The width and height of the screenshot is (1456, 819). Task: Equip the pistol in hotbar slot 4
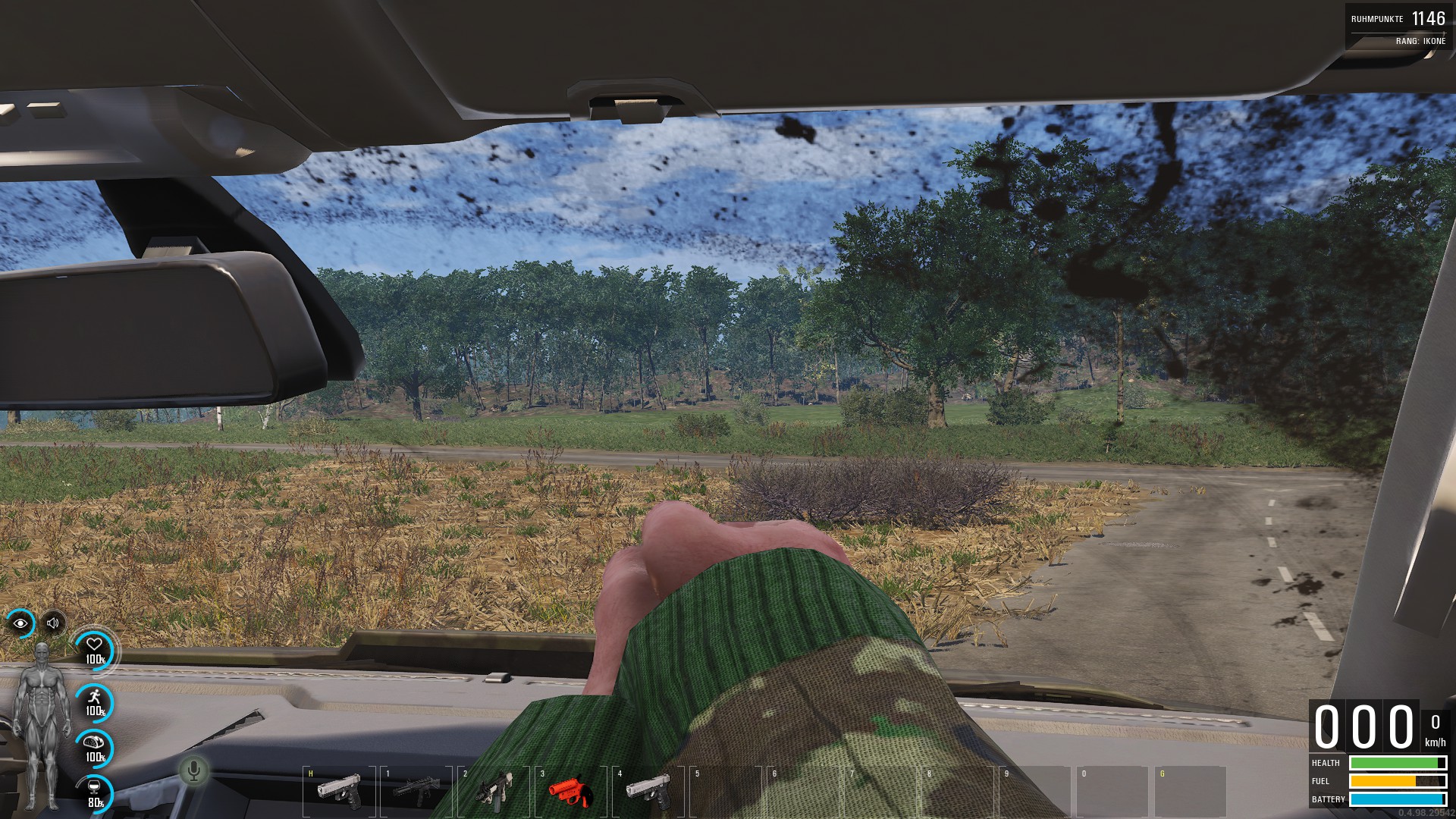coord(648,790)
